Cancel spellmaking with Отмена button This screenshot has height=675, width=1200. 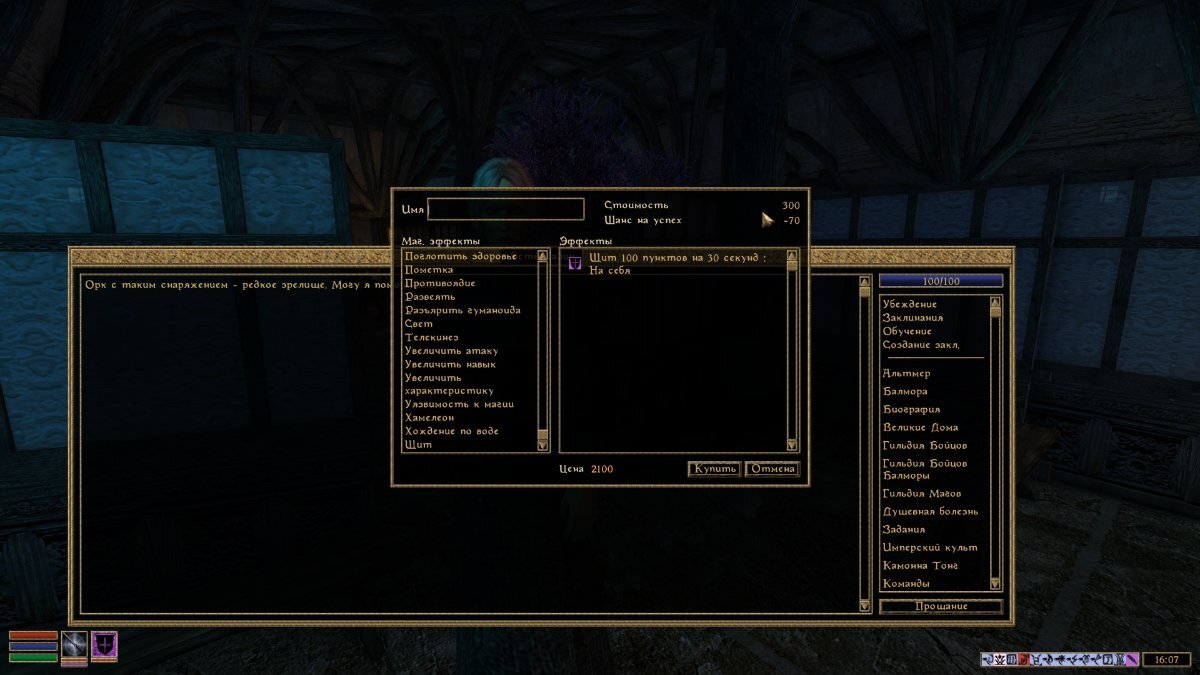pos(772,469)
